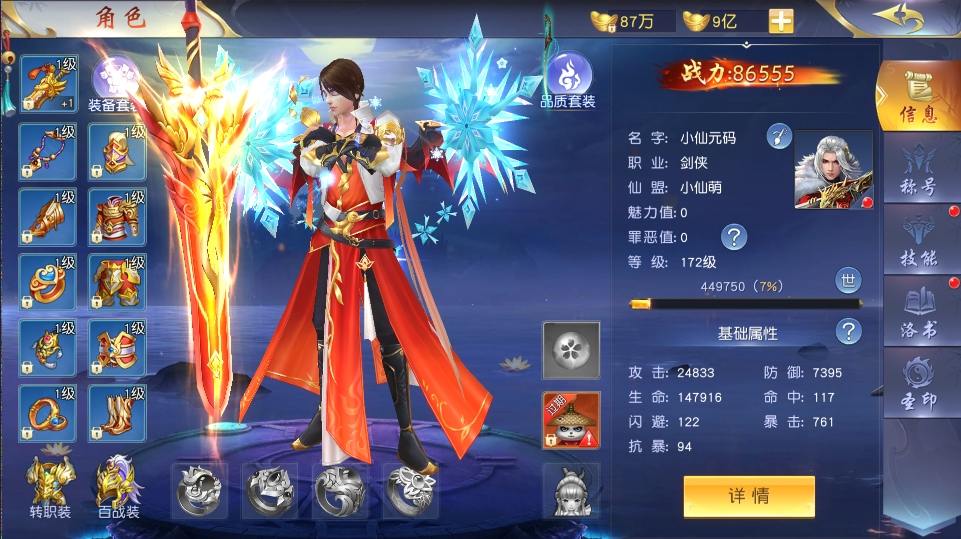Edit the character name 小仙元码

click(x=779, y=137)
